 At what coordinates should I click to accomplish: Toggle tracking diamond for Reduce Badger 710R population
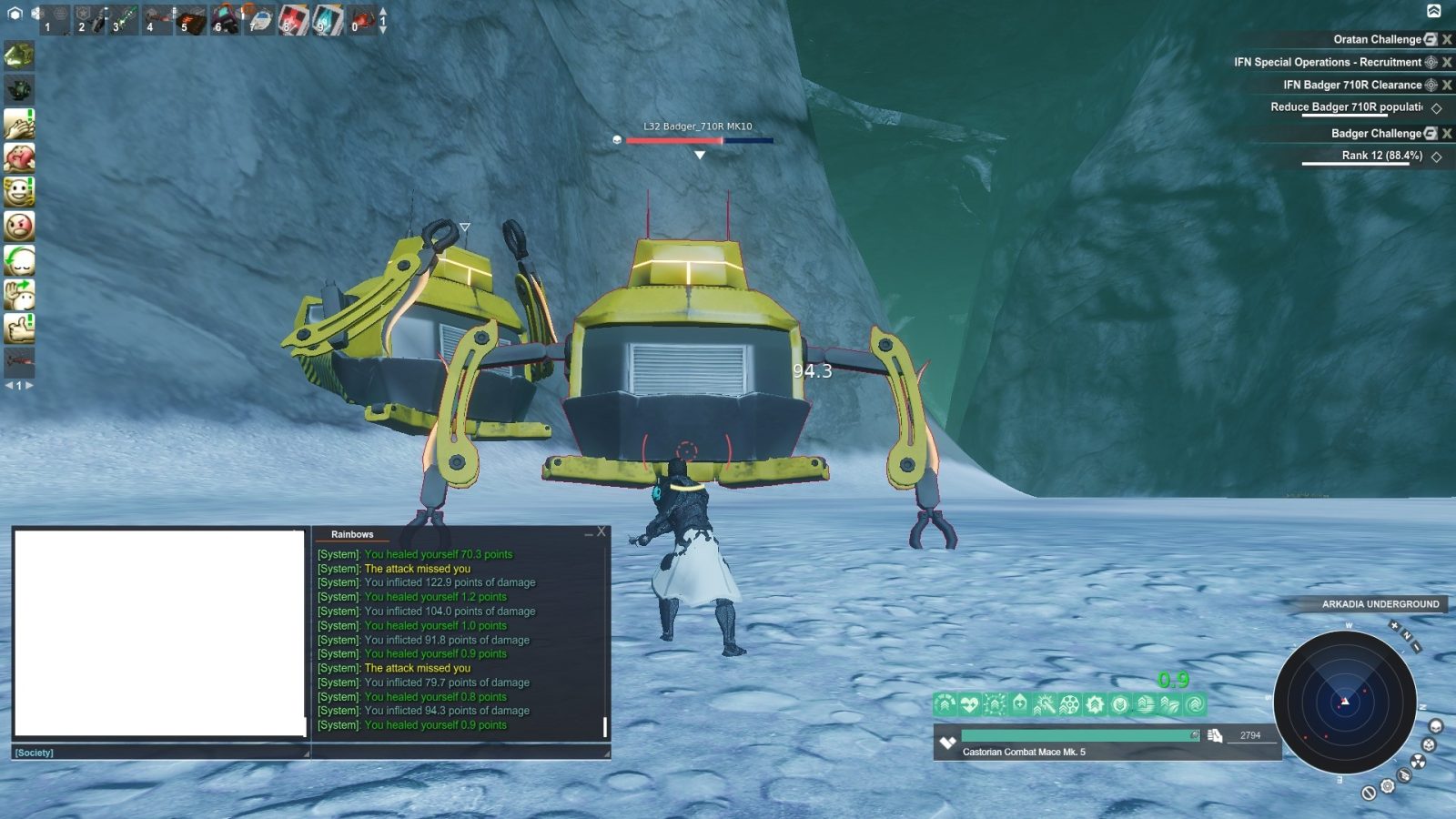pos(1438,107)
